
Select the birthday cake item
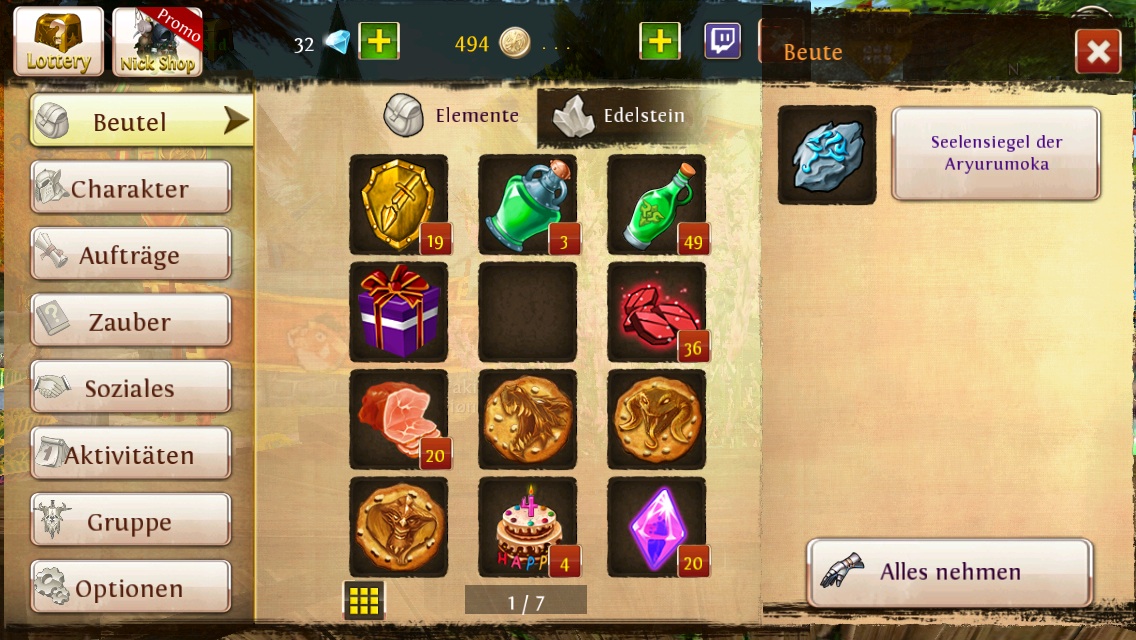(527, 526)
